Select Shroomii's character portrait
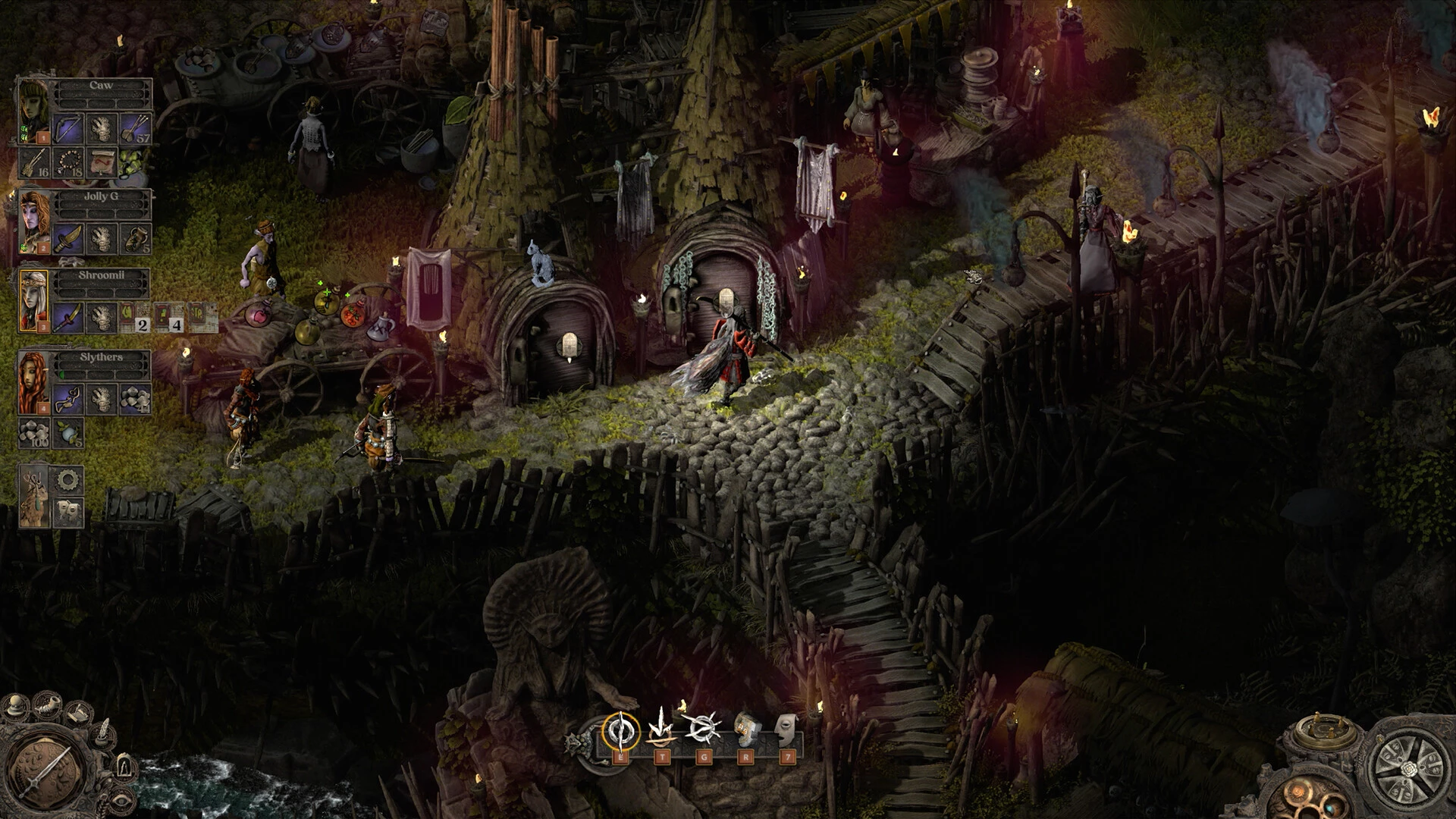1456x819 pixels. point(34,300)
